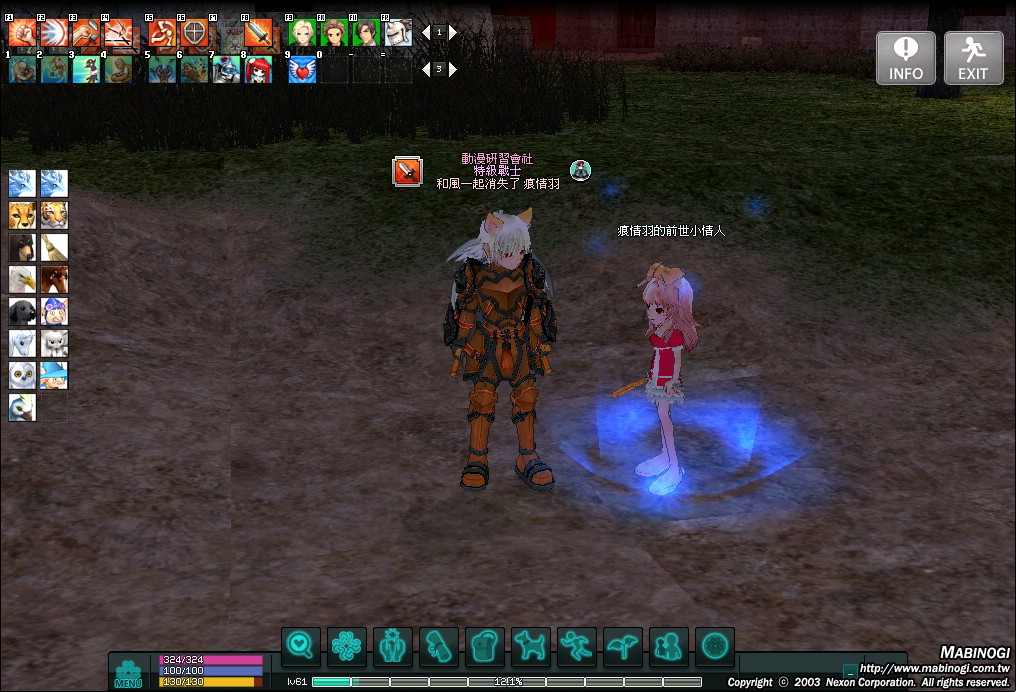Summon the cheetah pet
The image size is (1016, 692).
(22, 215)
